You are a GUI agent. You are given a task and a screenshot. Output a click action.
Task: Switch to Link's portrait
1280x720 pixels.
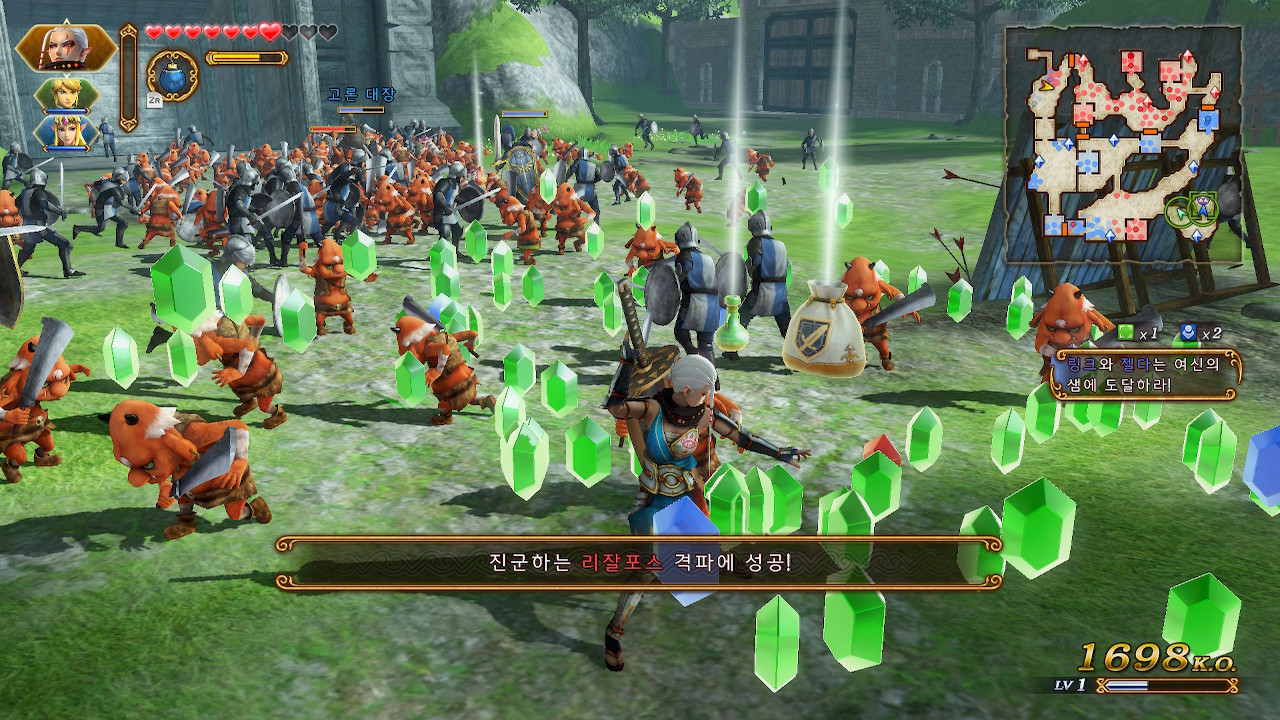pos(66,96)
